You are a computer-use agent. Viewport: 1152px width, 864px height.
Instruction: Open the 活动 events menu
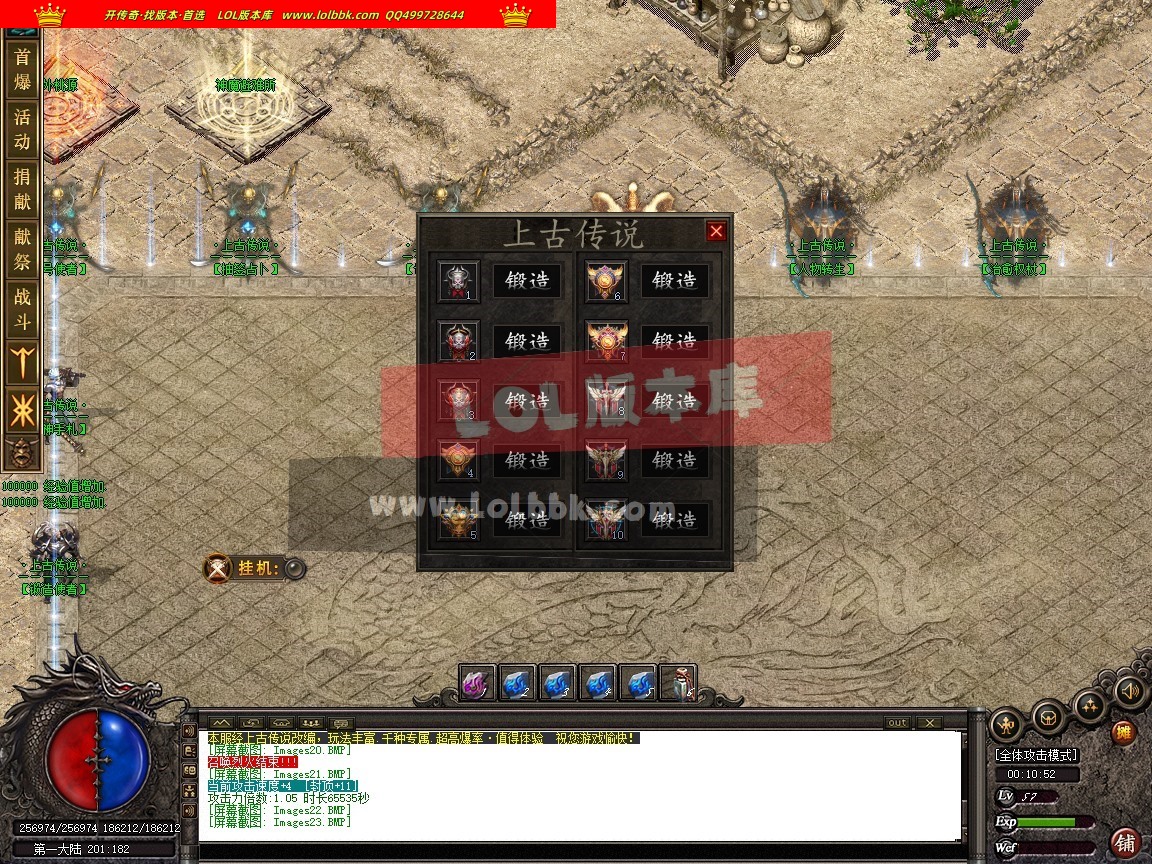22,129
